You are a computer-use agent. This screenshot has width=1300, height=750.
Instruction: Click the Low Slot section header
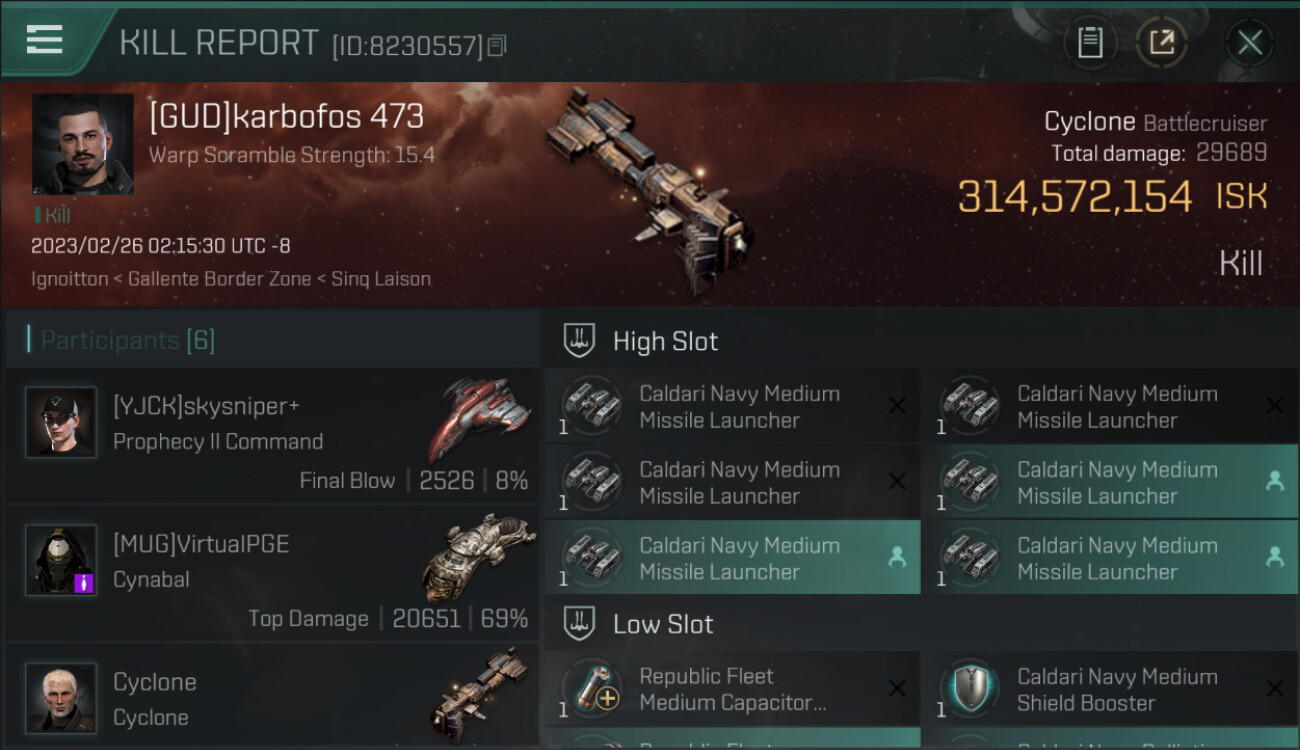point(663,624)
